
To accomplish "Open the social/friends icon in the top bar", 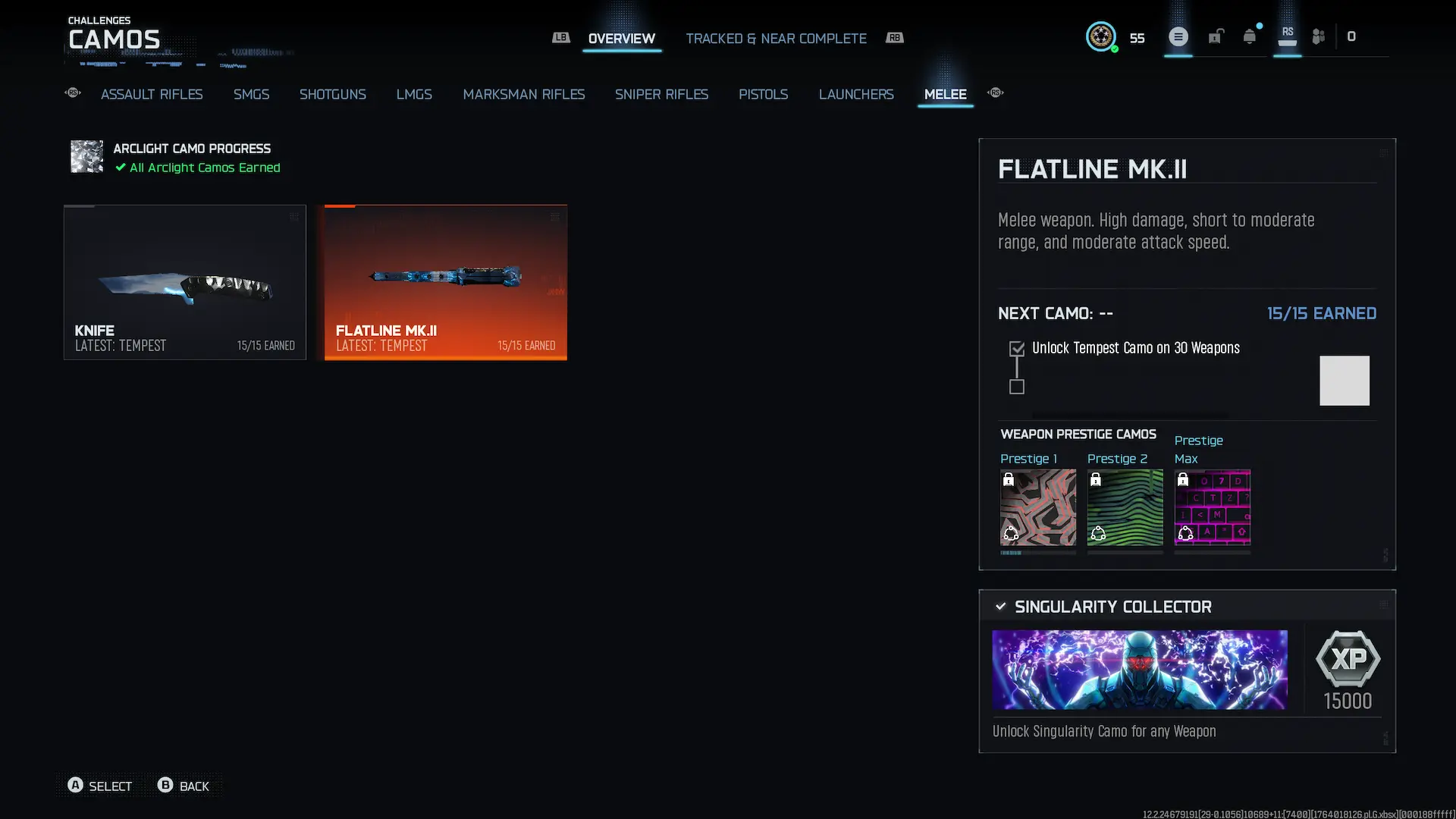I will pos(1318,36).
